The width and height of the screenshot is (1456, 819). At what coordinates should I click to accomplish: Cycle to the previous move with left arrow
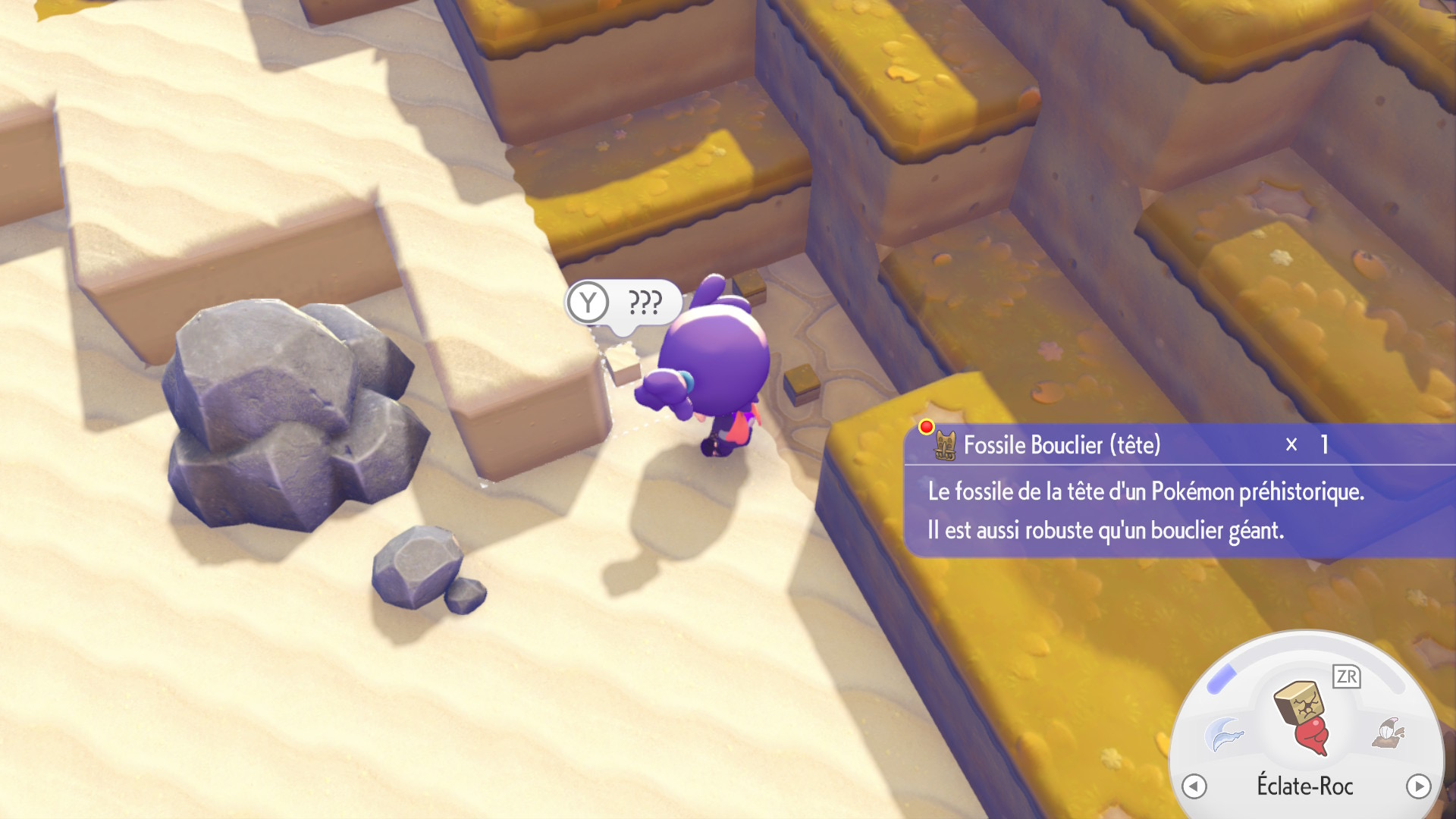(x=1194, y=786)
